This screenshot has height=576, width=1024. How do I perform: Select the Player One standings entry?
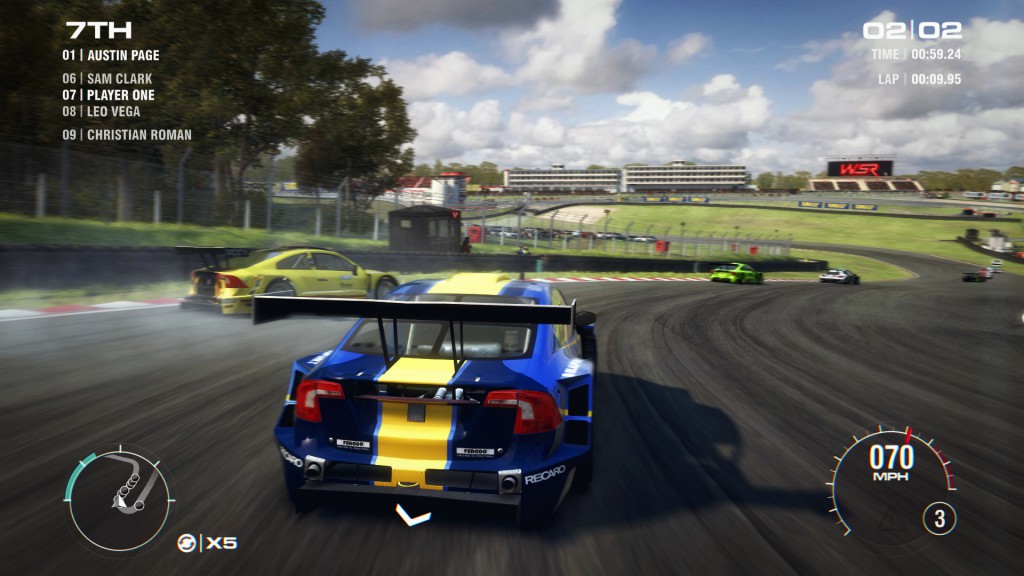point(108,95)
